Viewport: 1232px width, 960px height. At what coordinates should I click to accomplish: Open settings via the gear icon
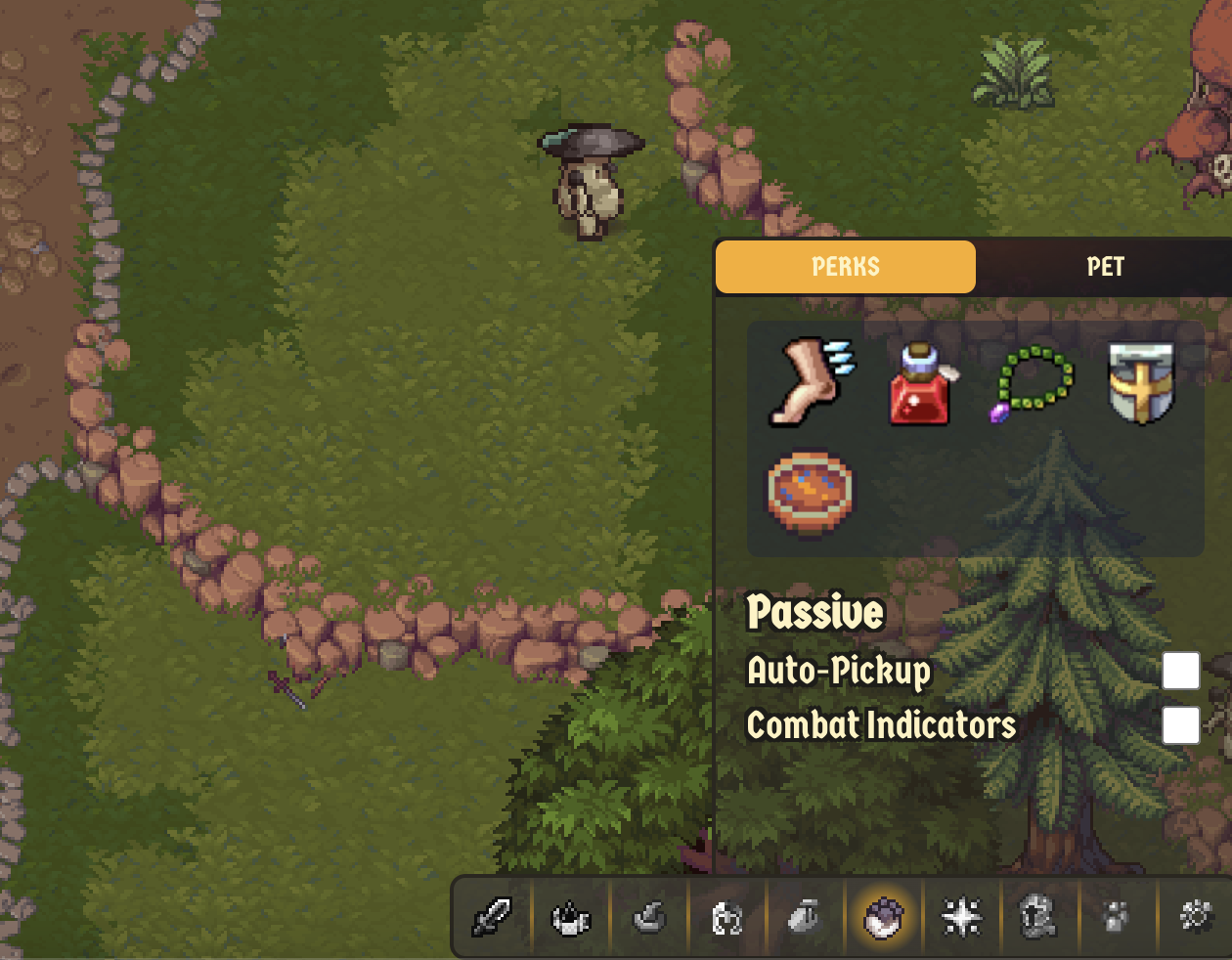click(x=1195, y=918)
